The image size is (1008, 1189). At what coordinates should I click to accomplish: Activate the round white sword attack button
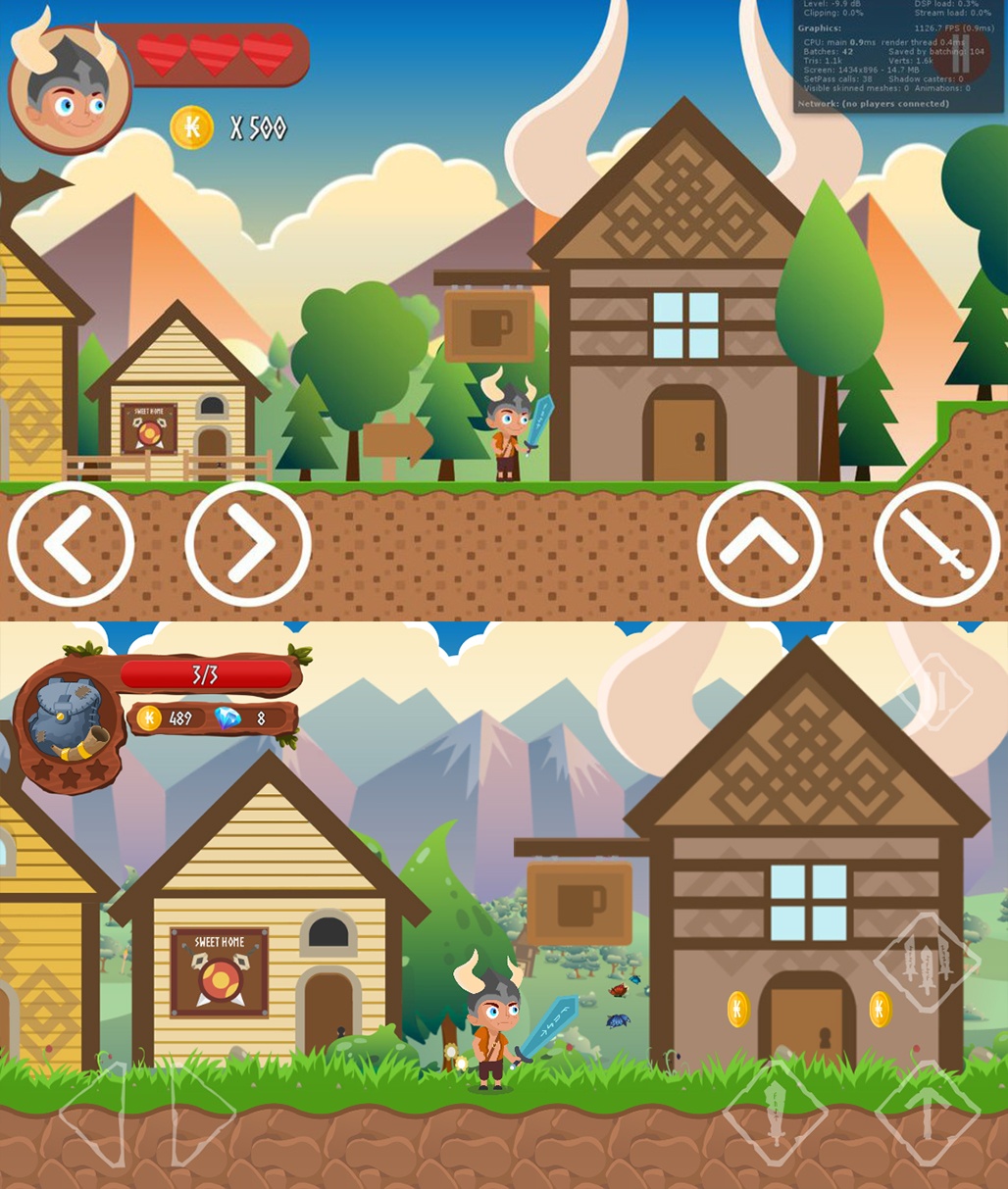(x=937, y=544)
